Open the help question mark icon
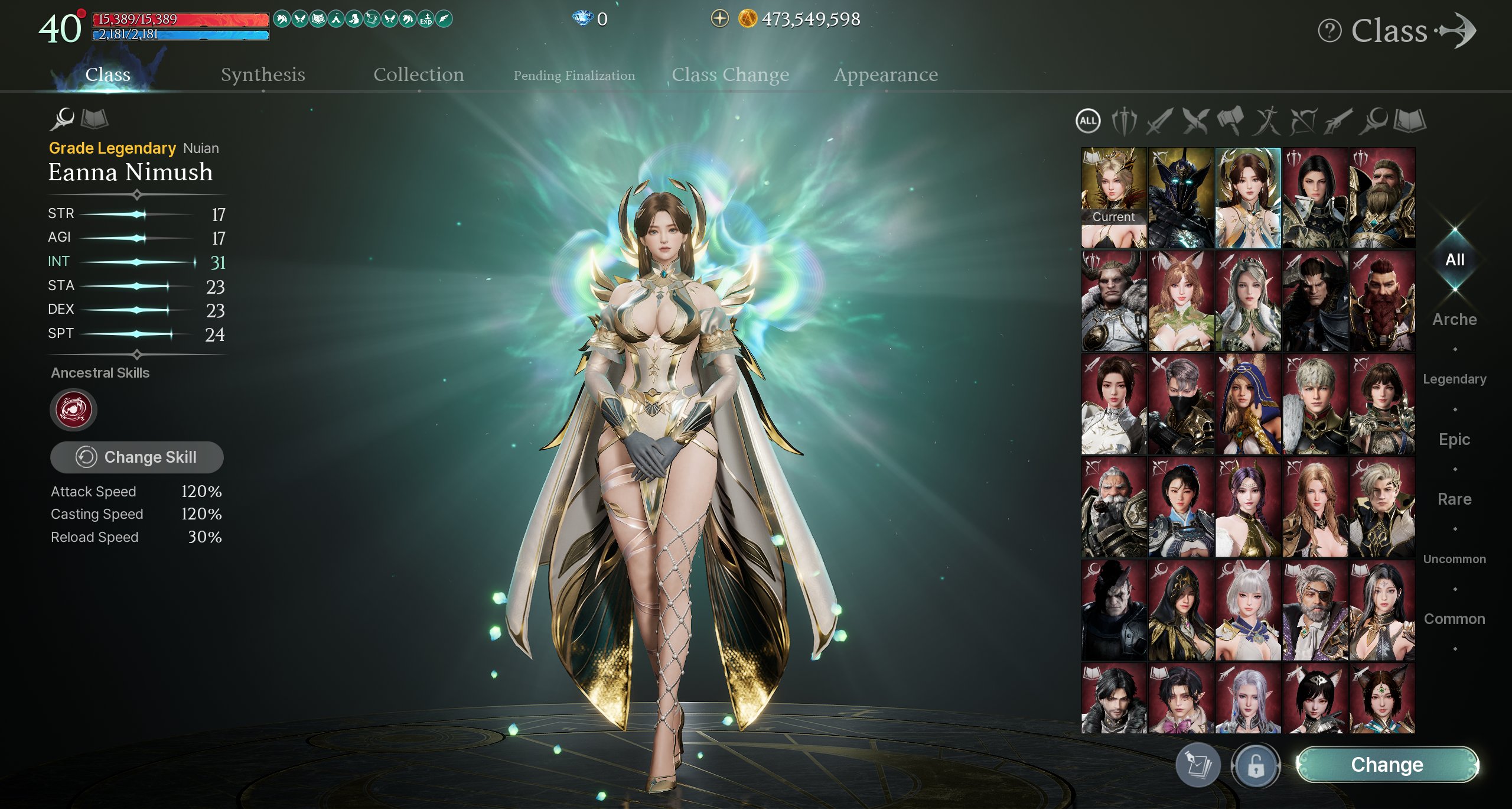The width and height of the screenshot is (1512, 809). 1329,31
